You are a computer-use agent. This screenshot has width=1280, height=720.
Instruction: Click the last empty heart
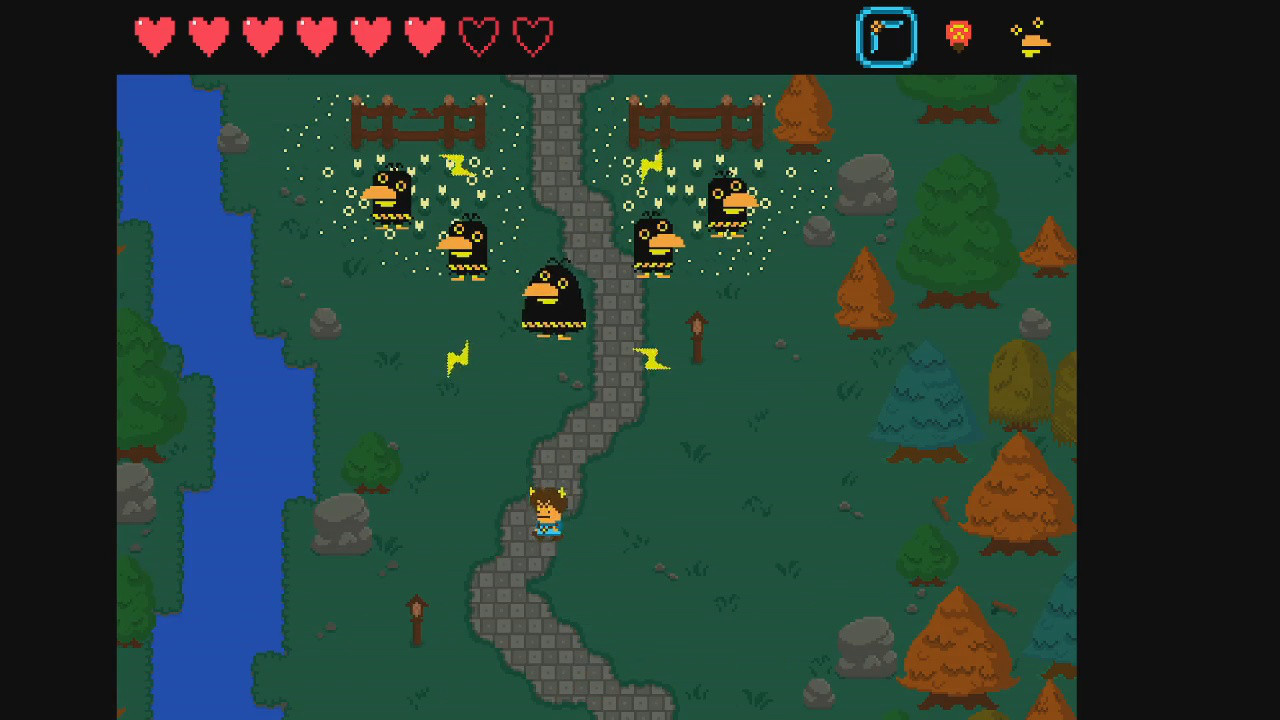pos(533,36)
